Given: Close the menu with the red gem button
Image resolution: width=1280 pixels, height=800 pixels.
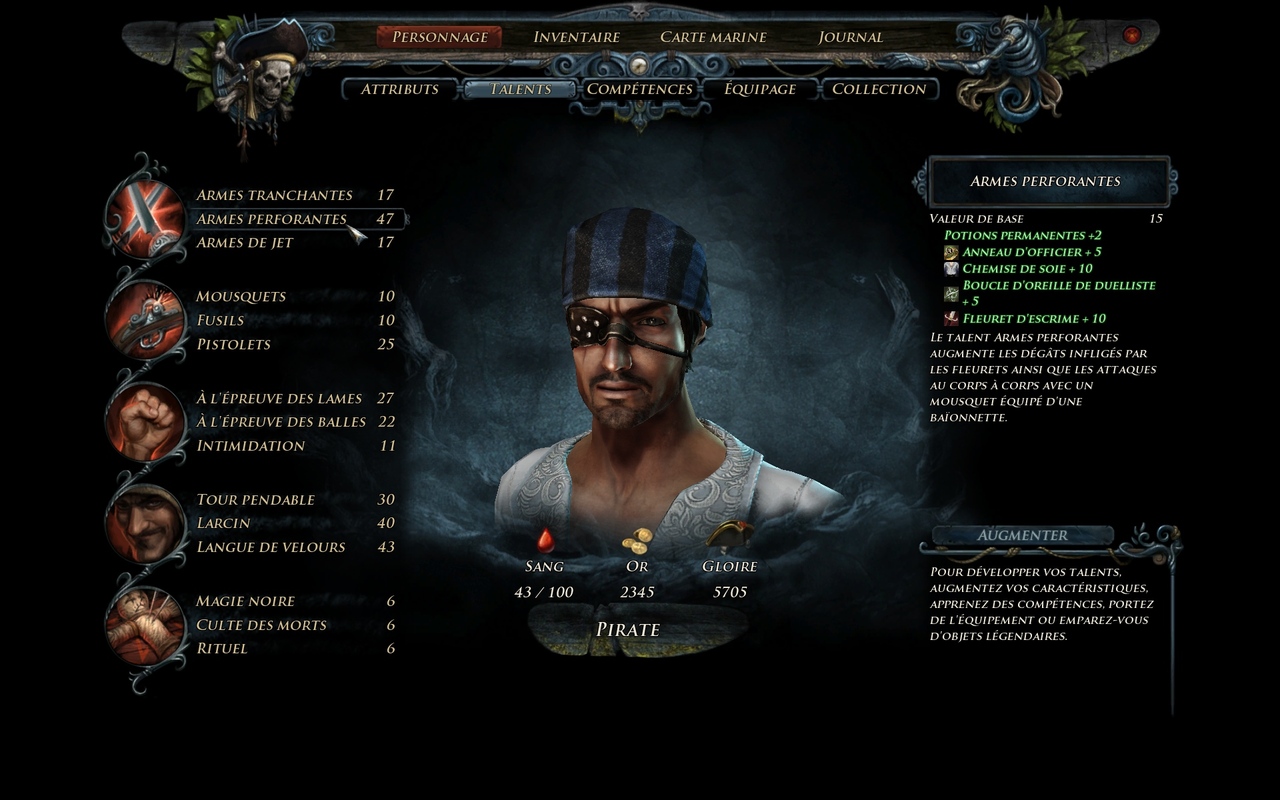Looking at the screenshot, I should (1131, 35).
